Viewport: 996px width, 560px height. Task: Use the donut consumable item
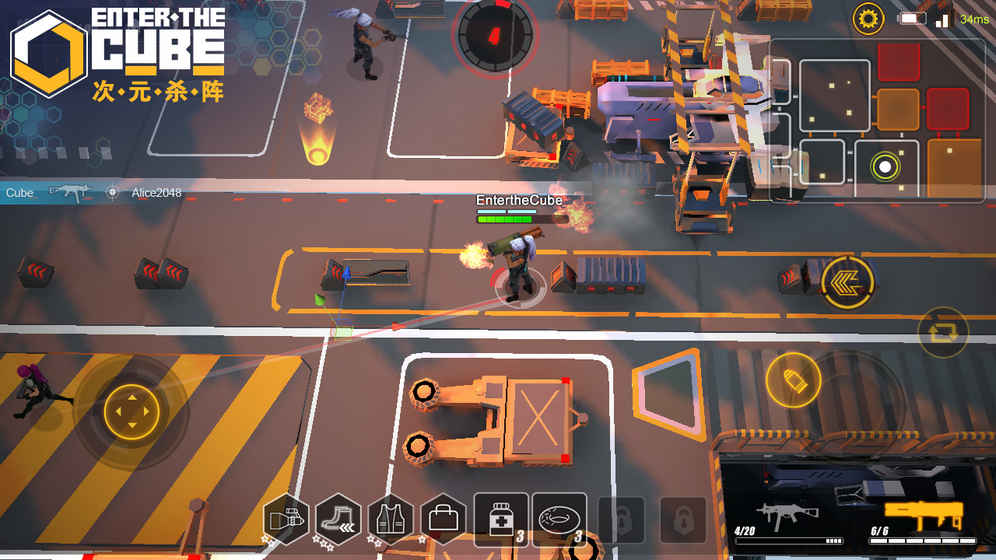coord(559,520)
